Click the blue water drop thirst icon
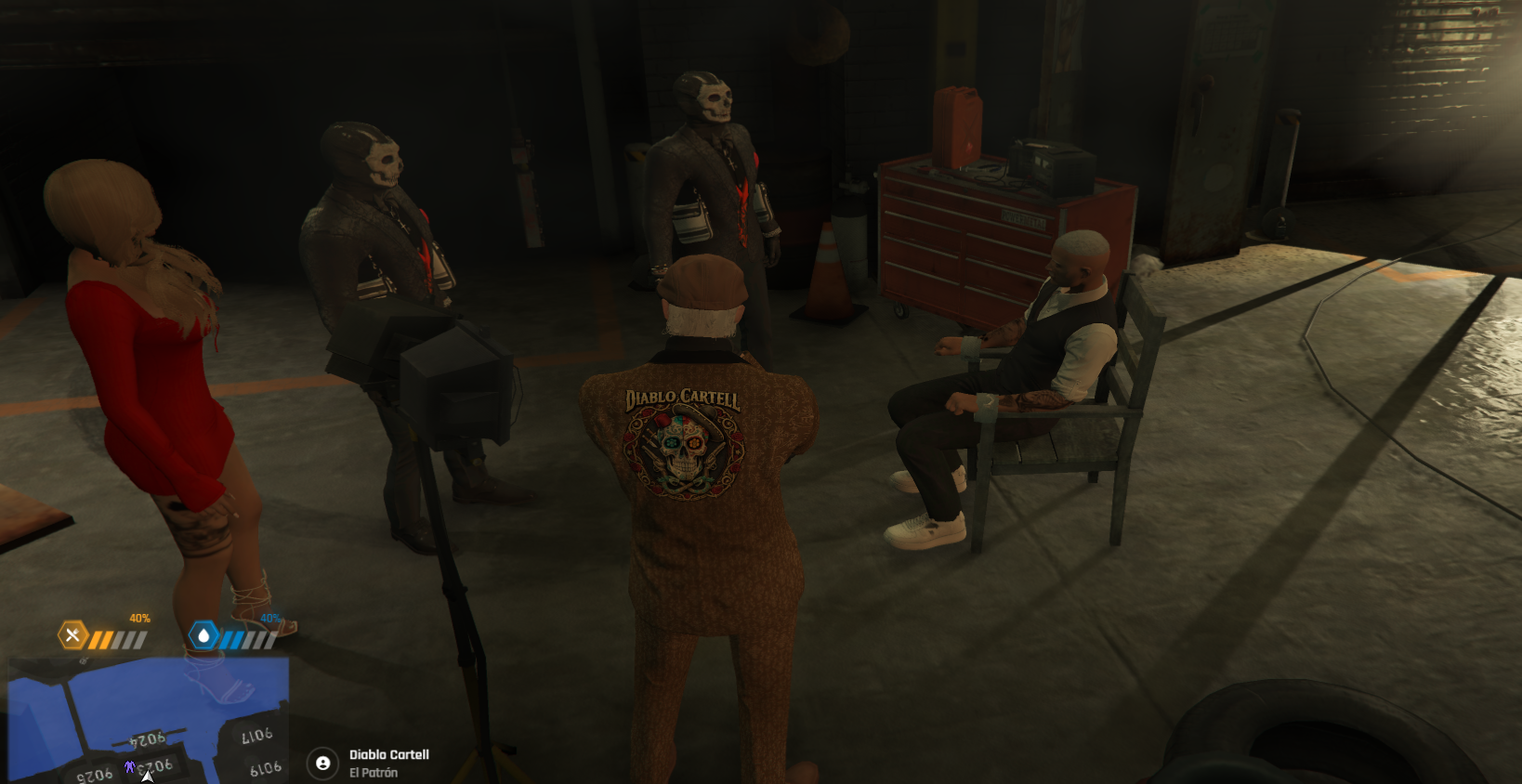 pos(203,636)
